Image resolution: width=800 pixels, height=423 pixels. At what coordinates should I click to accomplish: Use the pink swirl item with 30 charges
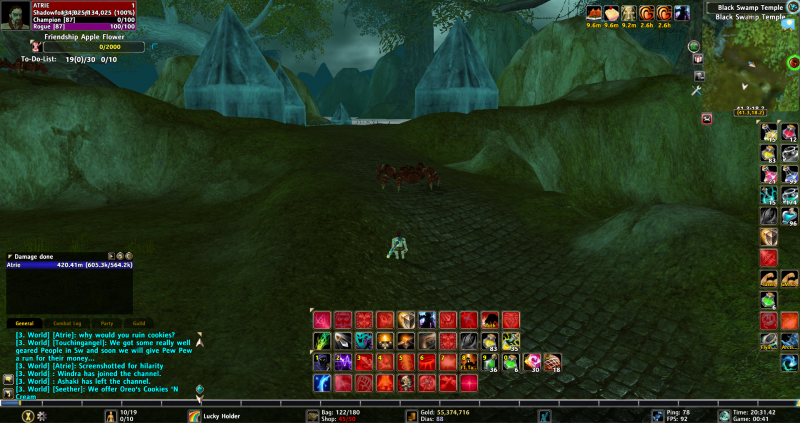tap(533, 362)
